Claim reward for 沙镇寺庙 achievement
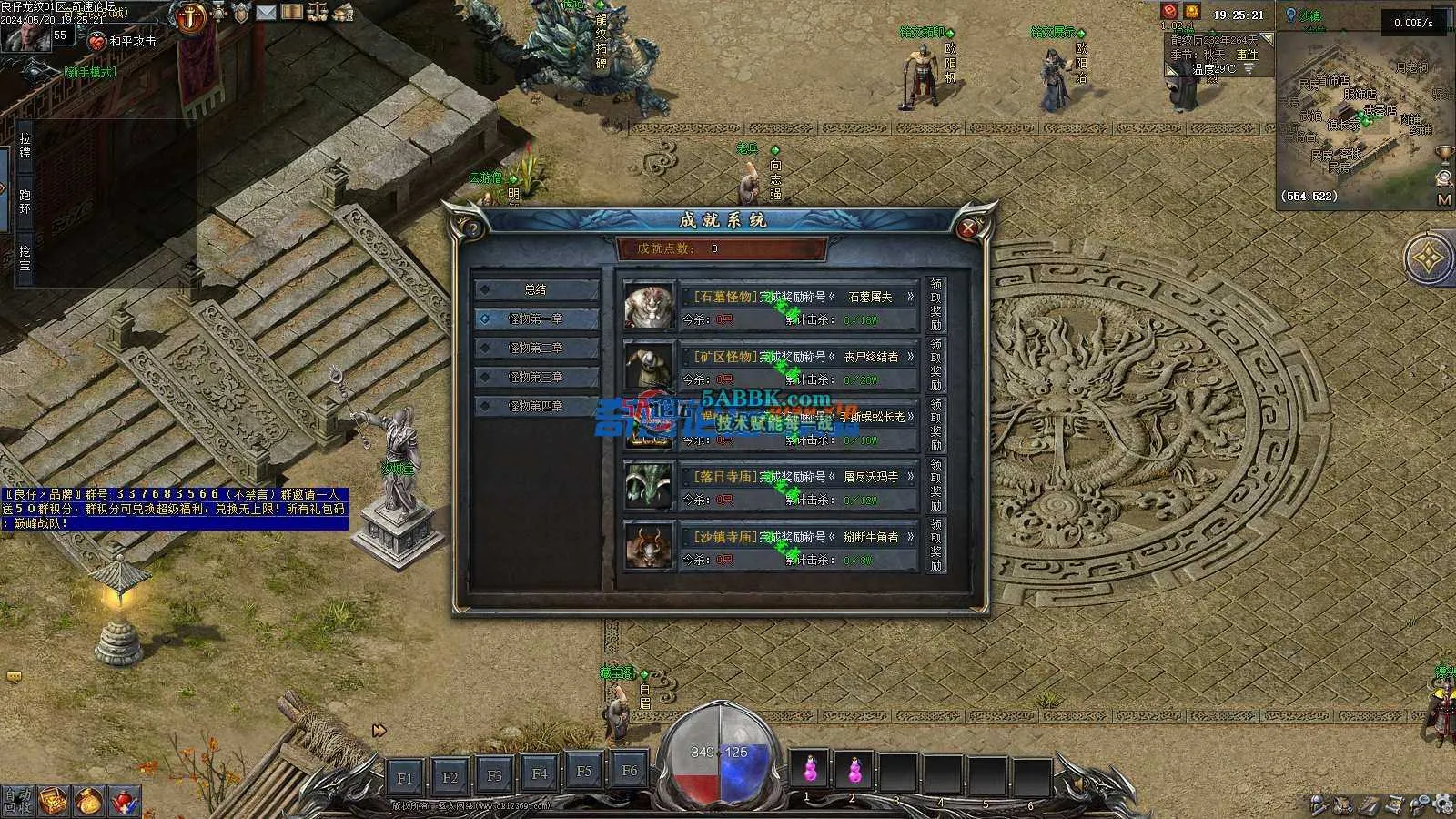Viewport: 1456px width, 819px height. pos(935,545)
